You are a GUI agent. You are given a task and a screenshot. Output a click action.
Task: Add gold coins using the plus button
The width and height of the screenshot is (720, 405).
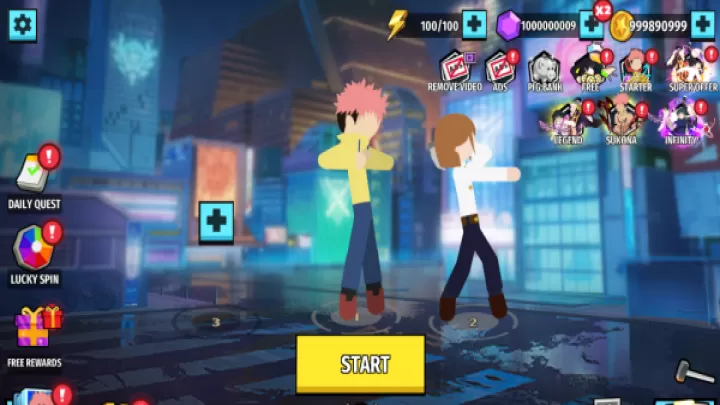click(702, 24)
